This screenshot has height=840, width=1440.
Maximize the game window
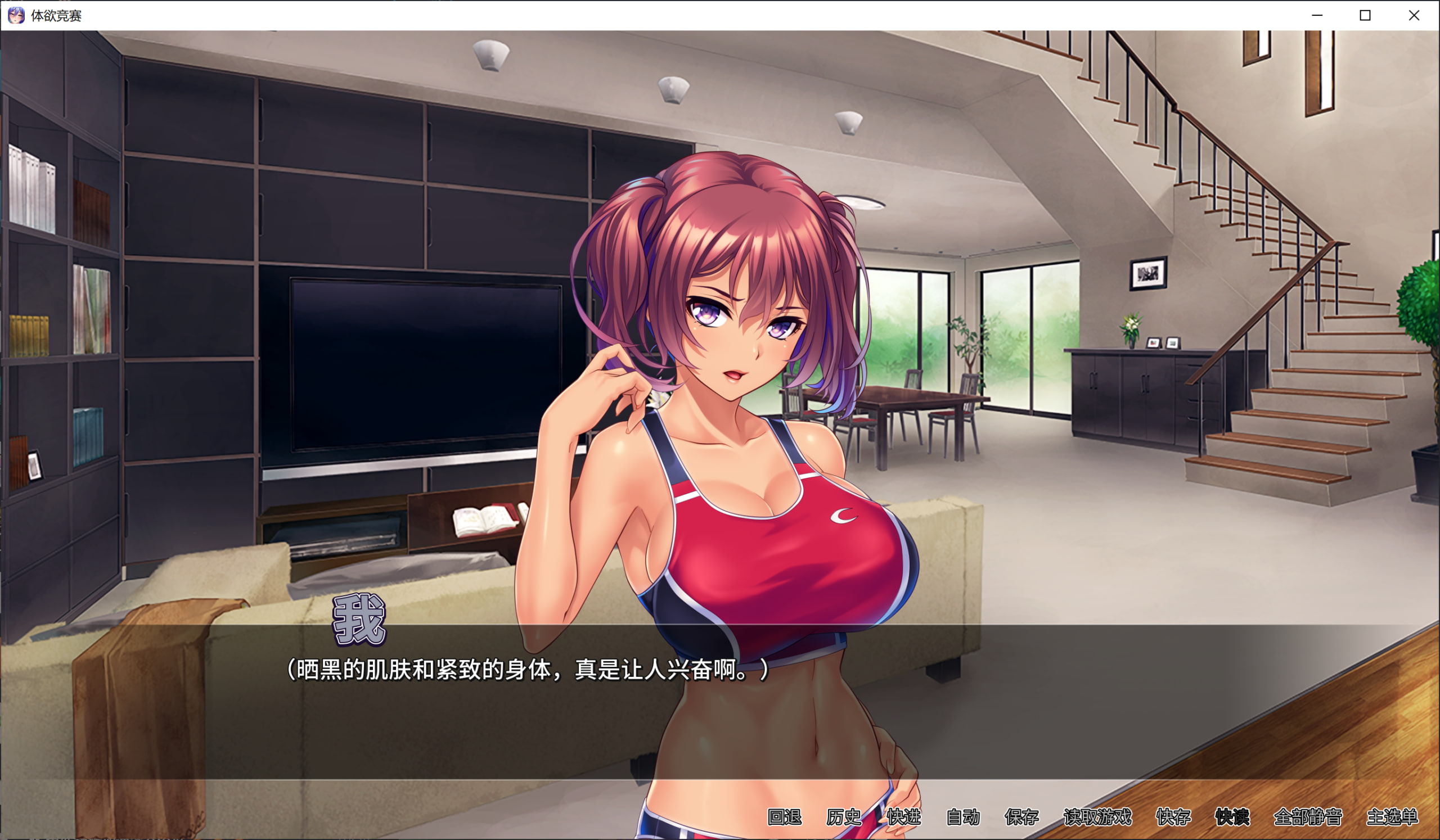coord(1365,15)
